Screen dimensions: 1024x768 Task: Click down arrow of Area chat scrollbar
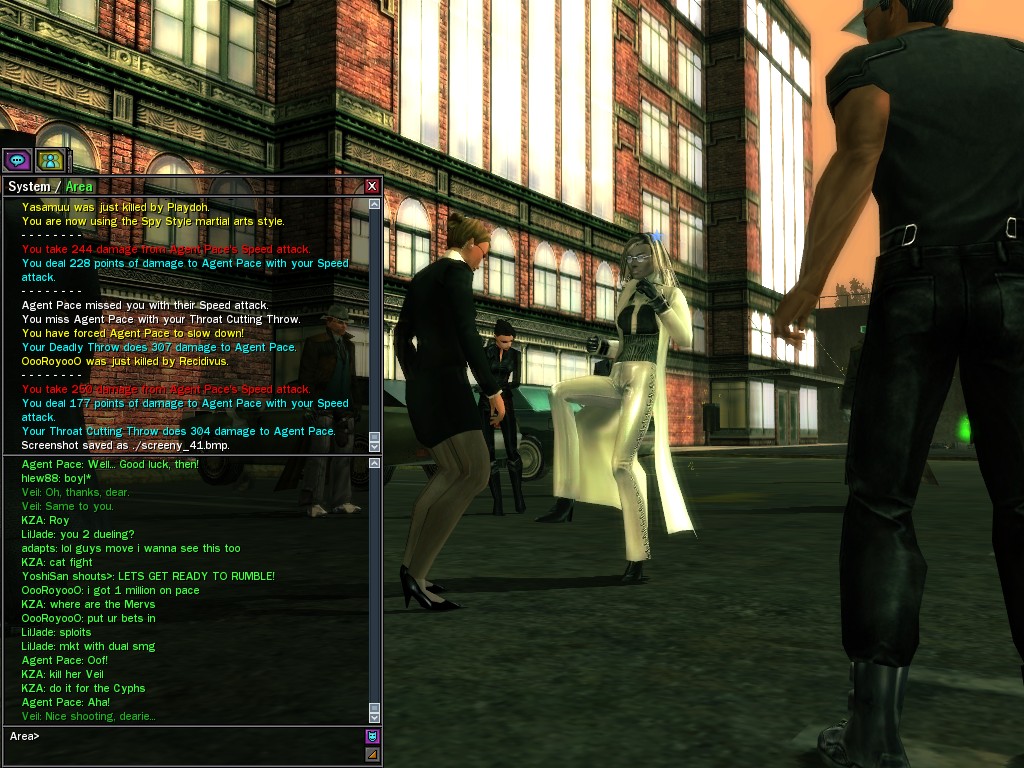tap(374, 716)
